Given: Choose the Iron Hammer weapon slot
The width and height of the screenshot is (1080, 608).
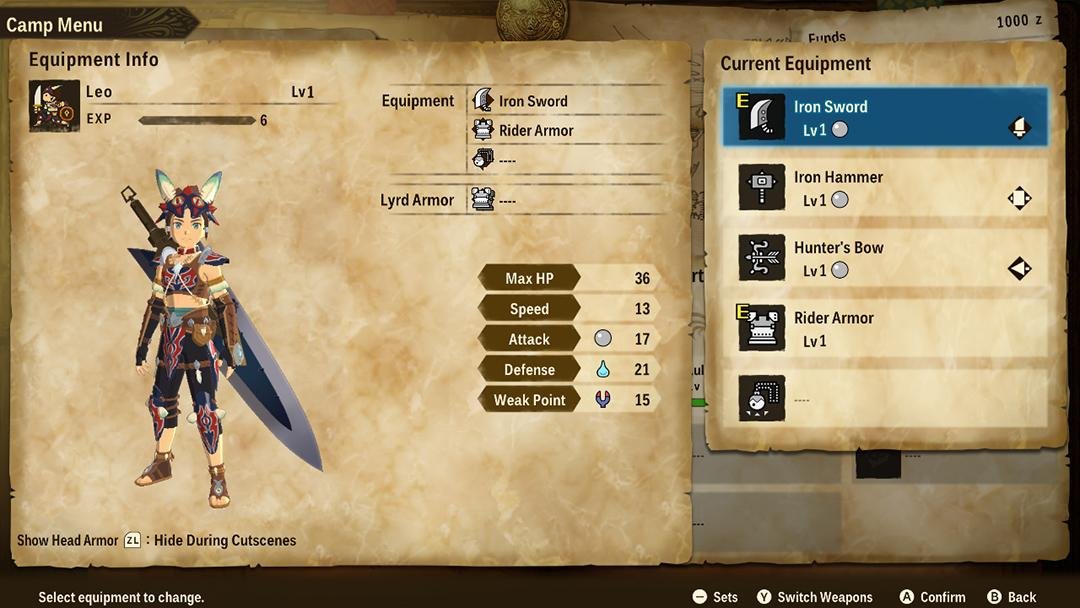Looking at the screenshot, I should 885,187.
